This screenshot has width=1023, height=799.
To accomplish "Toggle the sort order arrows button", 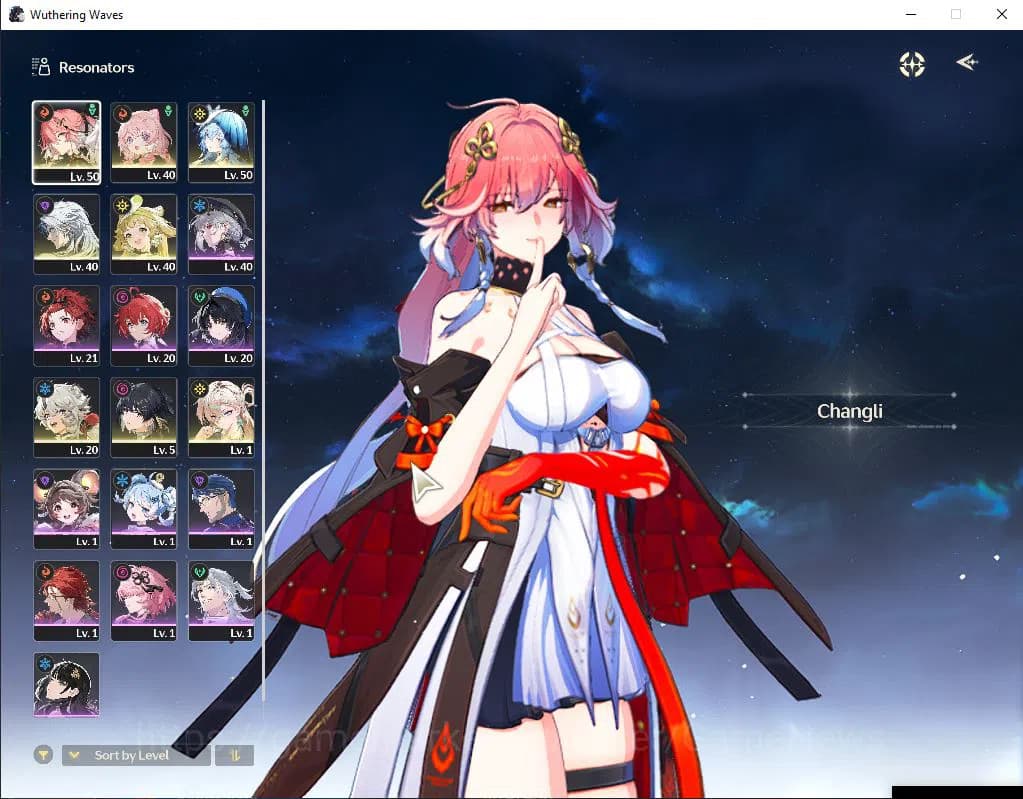I will [235, 755].
